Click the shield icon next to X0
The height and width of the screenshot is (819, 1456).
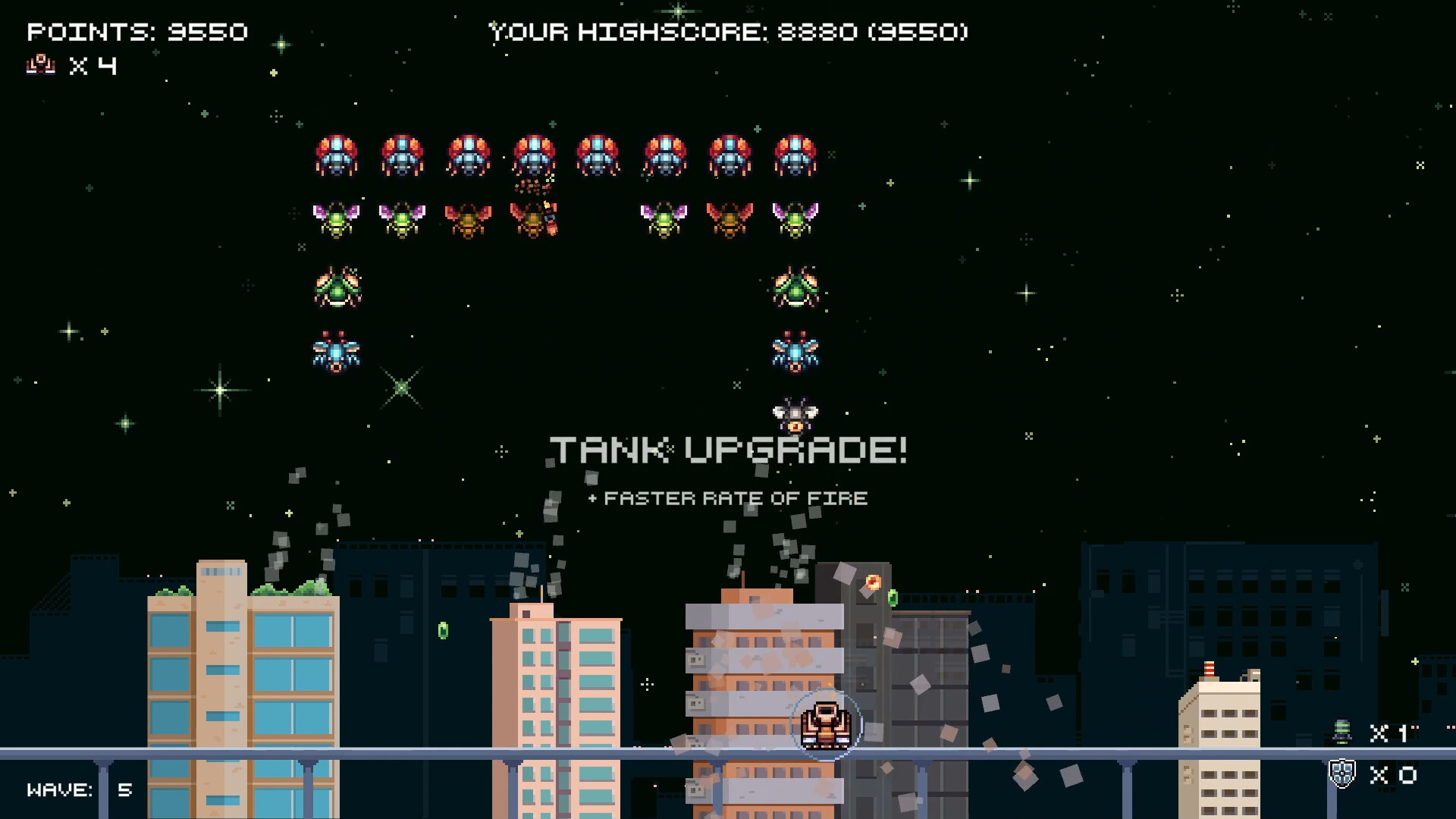coord(1343,774)
